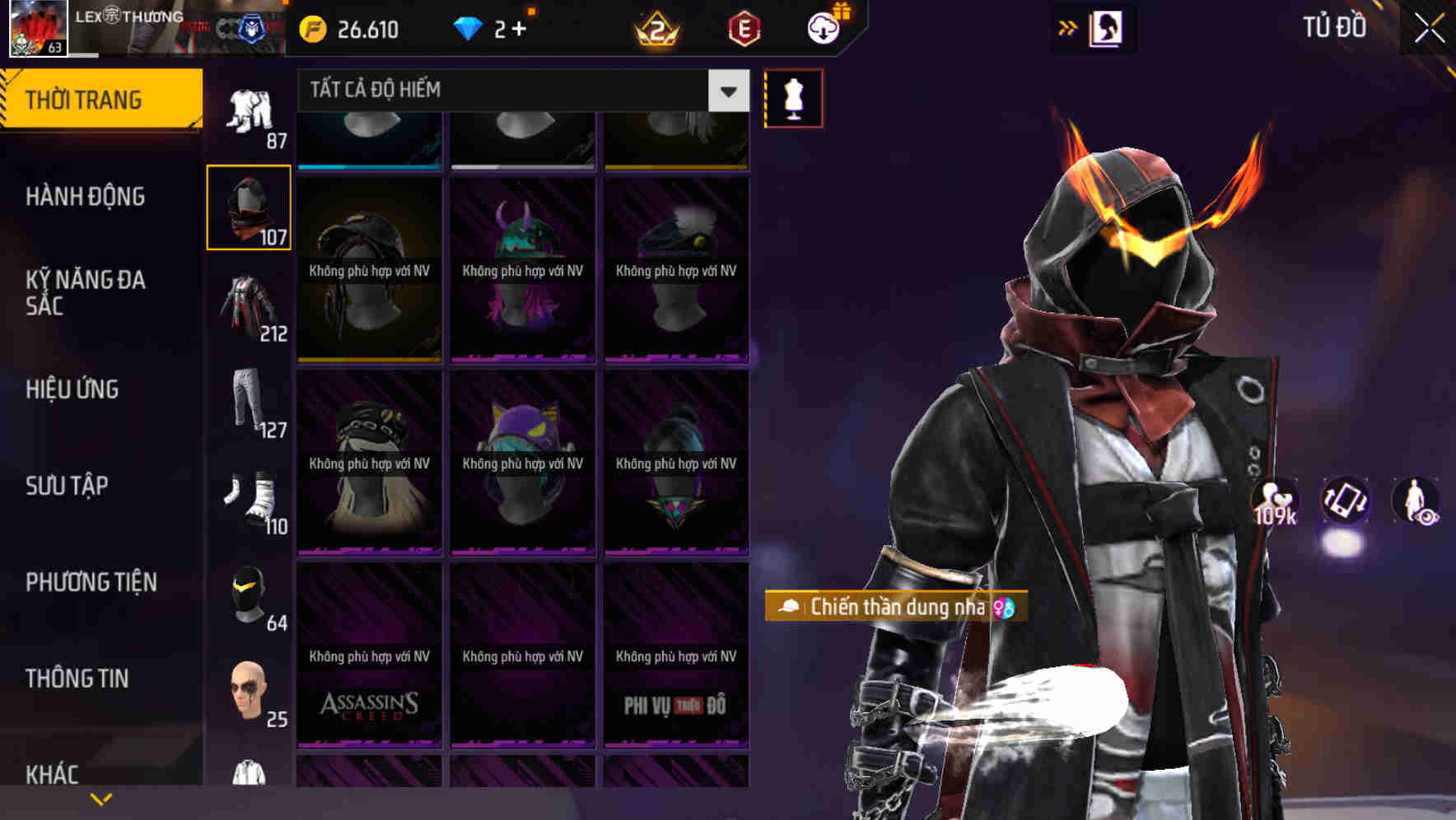Screen dimensions: 1456x820
Task: Open the E-badge event panel
Action: (743, 30)
